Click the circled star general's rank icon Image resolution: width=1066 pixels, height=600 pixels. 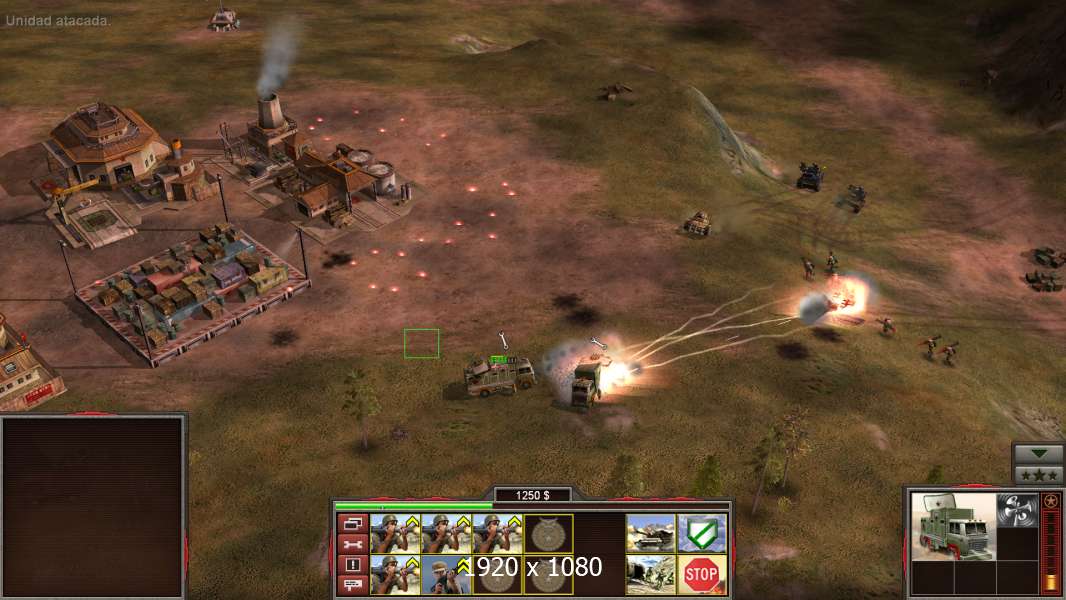pyautogui.click(x=1050, y=501)
